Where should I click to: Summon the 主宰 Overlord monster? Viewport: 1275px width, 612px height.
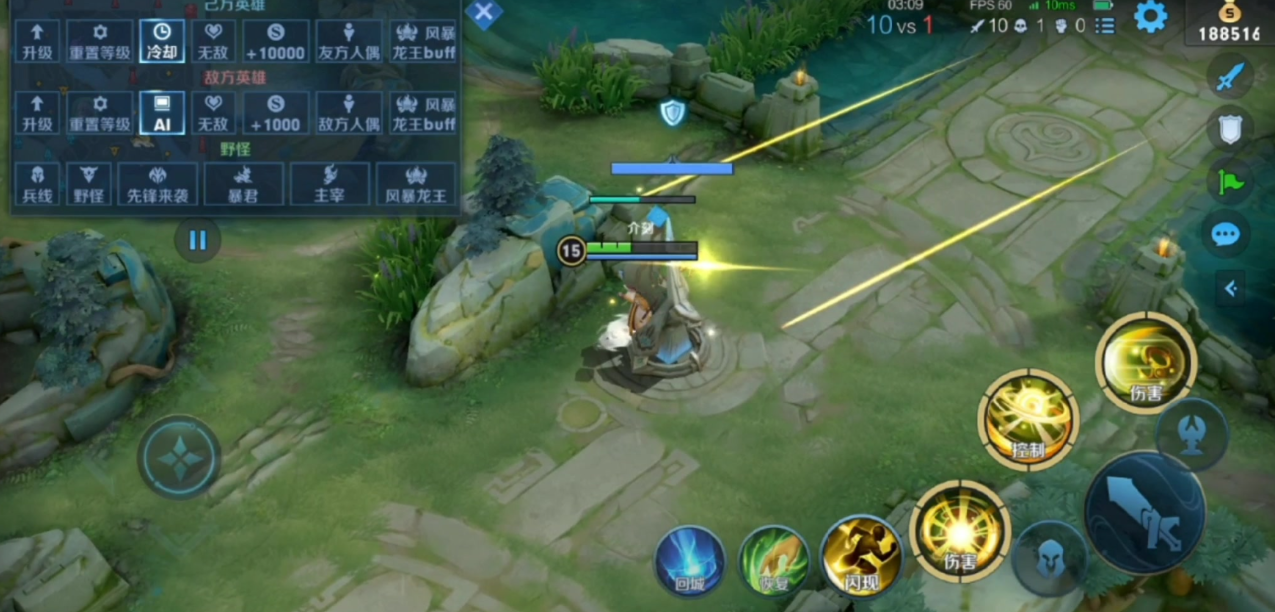point(329,183)
